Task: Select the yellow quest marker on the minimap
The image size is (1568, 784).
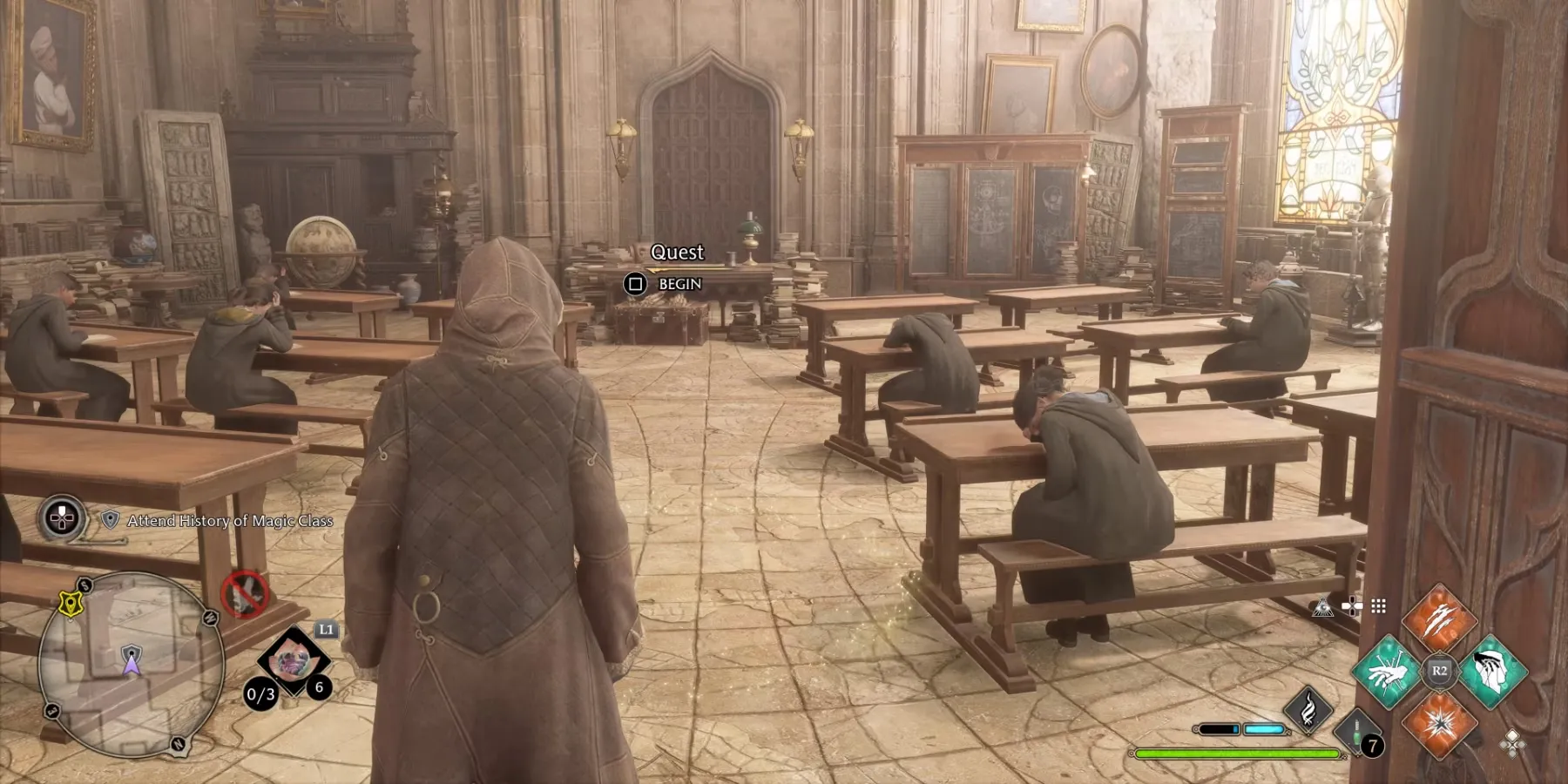Action: point(70,602)
